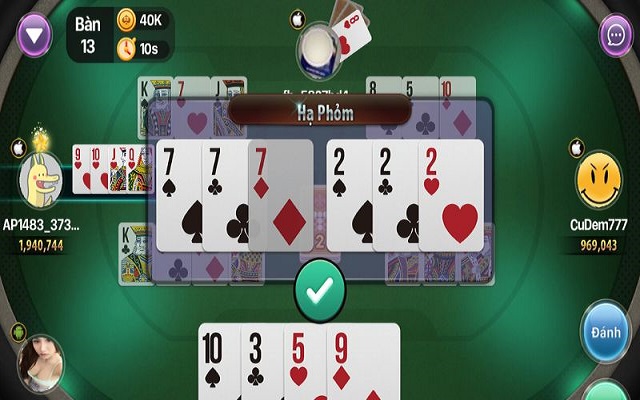Select the 2 of spades meld card
This screenshot has width=640, height=400.
349,195
